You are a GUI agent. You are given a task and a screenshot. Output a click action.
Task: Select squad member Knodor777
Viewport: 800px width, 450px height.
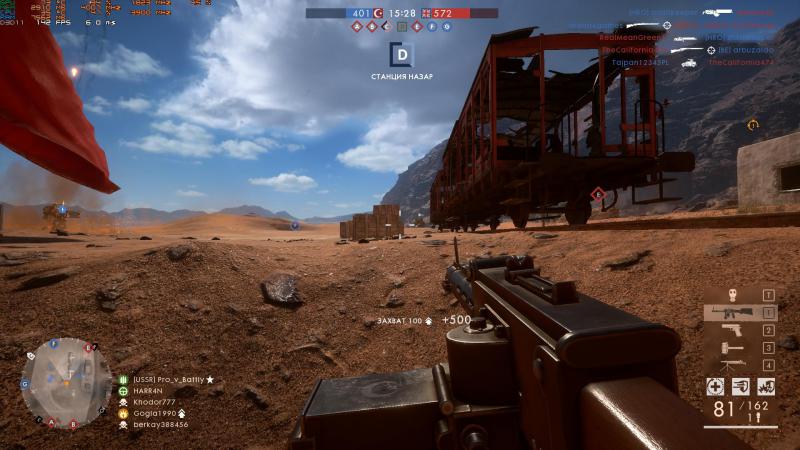[152, 402]
